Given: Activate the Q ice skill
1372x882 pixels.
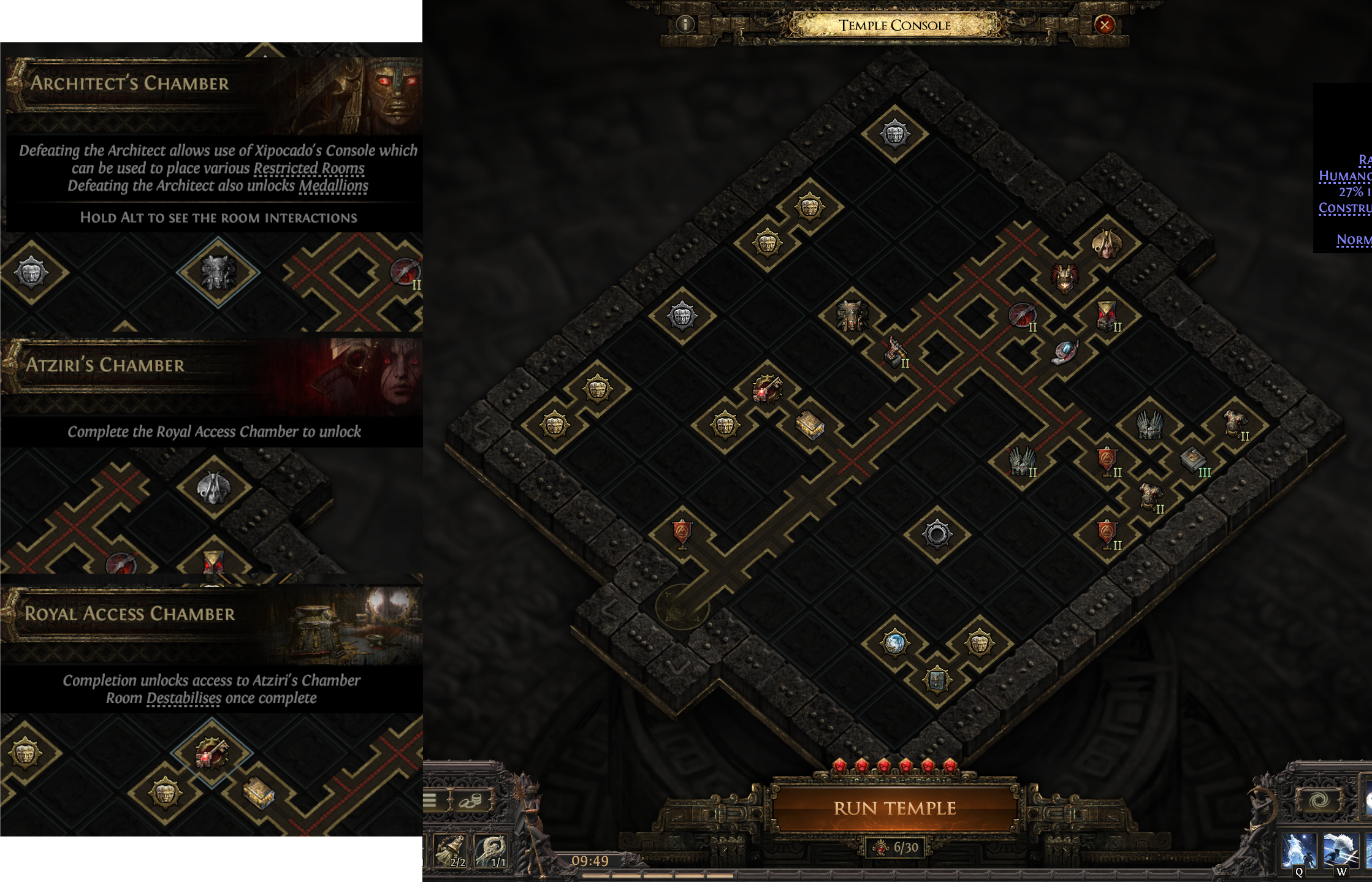Looking at the screenshot, I should coord(1298,851).
